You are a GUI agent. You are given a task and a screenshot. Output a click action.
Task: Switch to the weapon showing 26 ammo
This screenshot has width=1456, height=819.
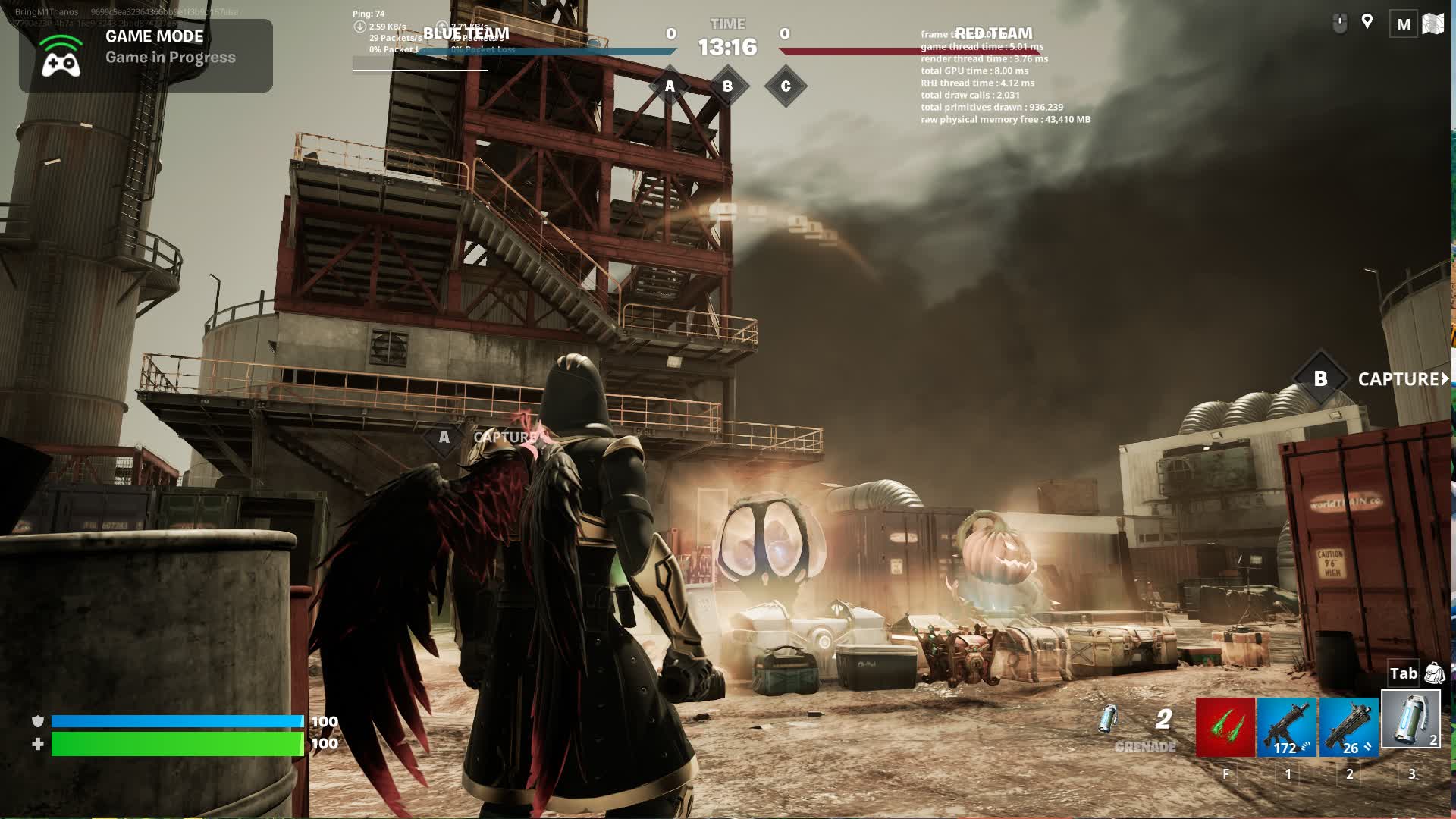1348,727
